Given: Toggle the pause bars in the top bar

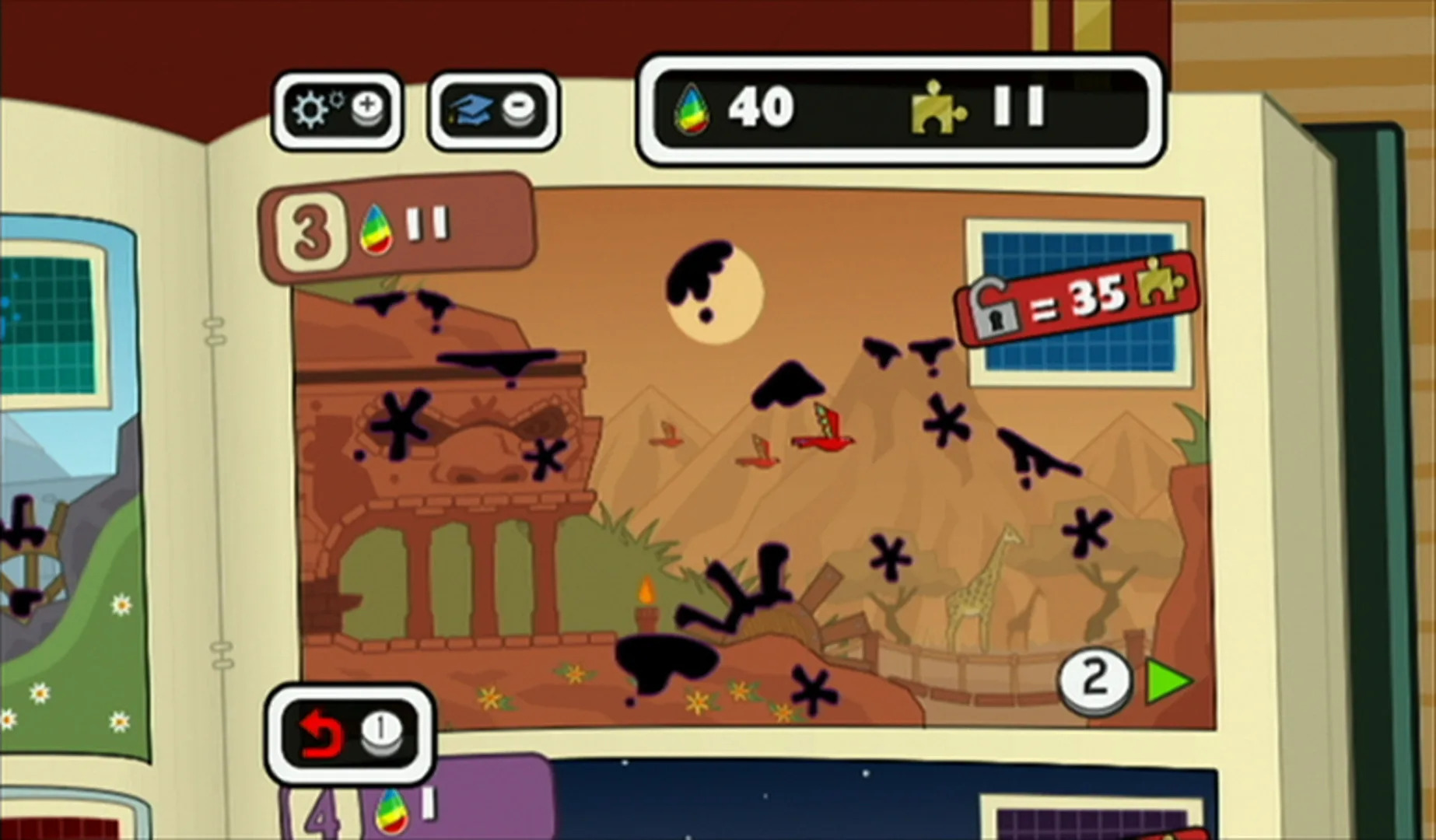Looking at the screenshot, I should pos(1017,107).
